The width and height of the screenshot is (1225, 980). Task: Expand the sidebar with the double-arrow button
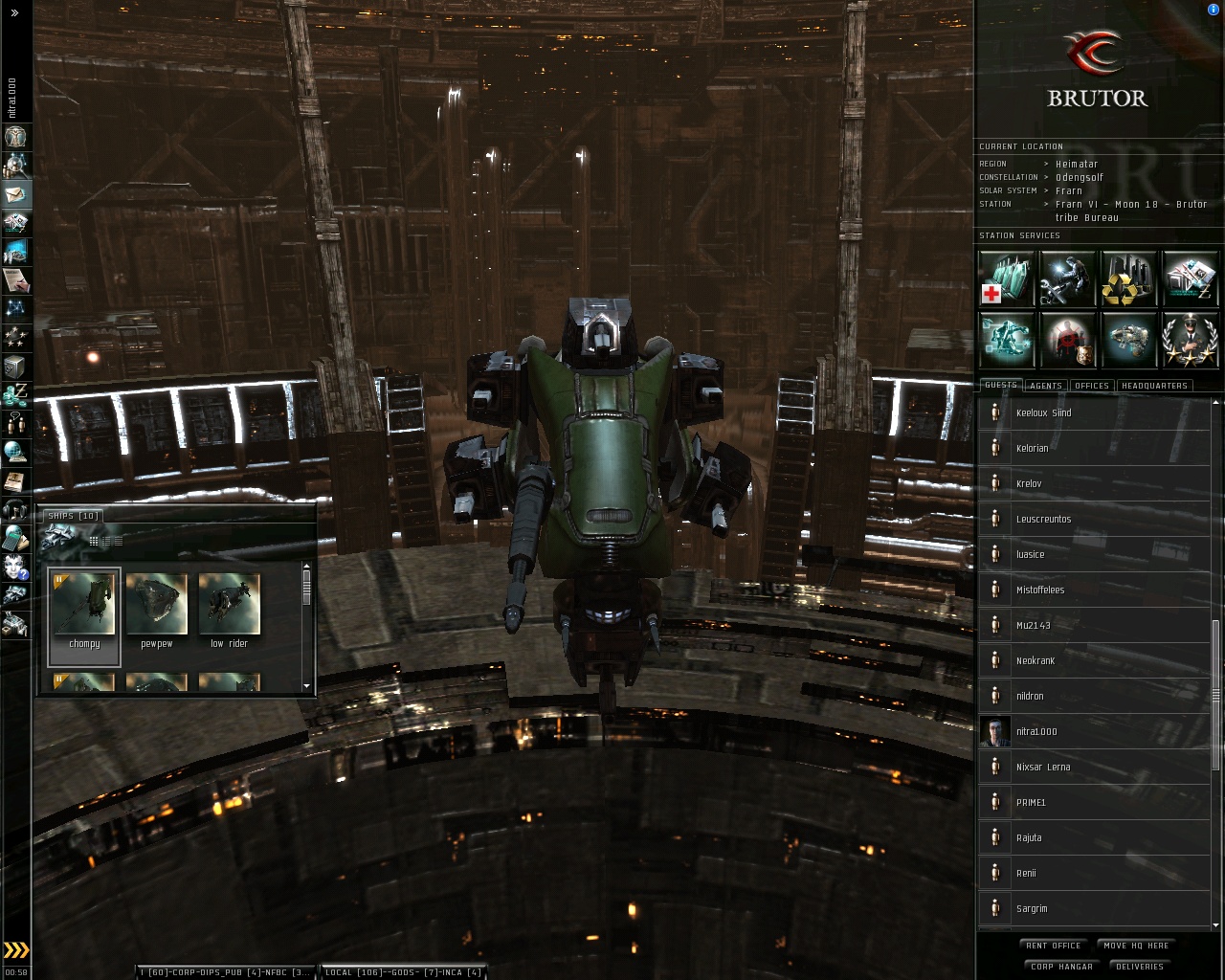14,13
